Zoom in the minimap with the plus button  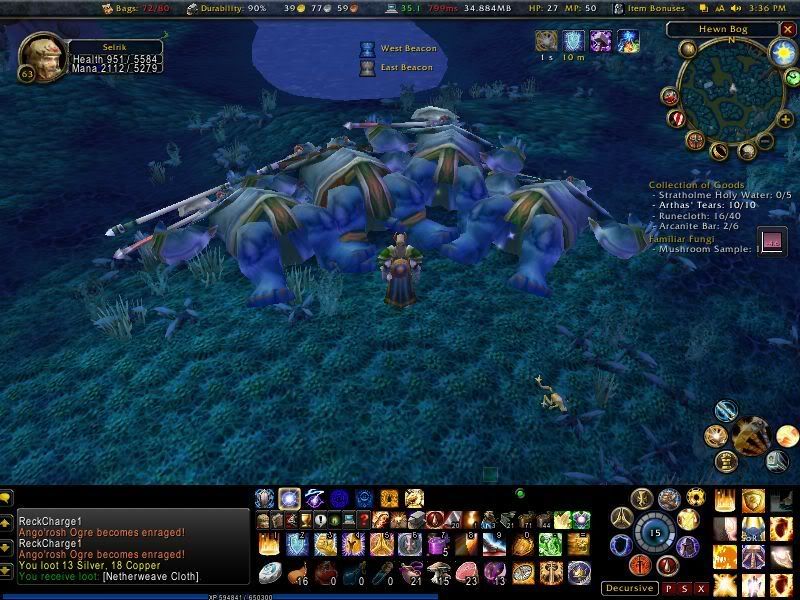(786, 121)
